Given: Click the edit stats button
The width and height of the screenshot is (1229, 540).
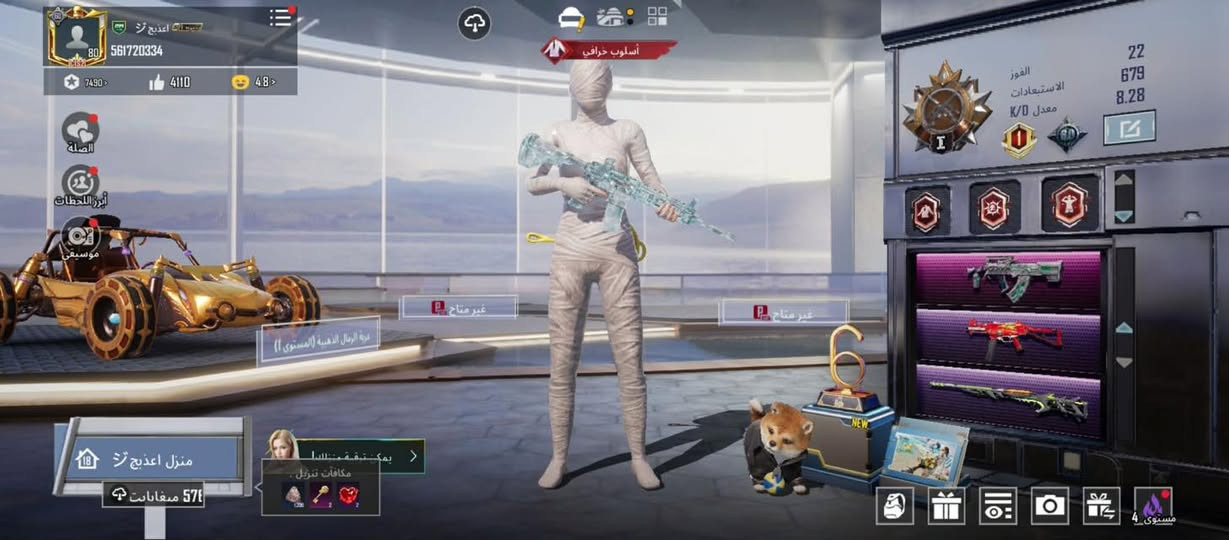Looking at the screenshot, I should pyautogui.click(x=1129, y=128).
